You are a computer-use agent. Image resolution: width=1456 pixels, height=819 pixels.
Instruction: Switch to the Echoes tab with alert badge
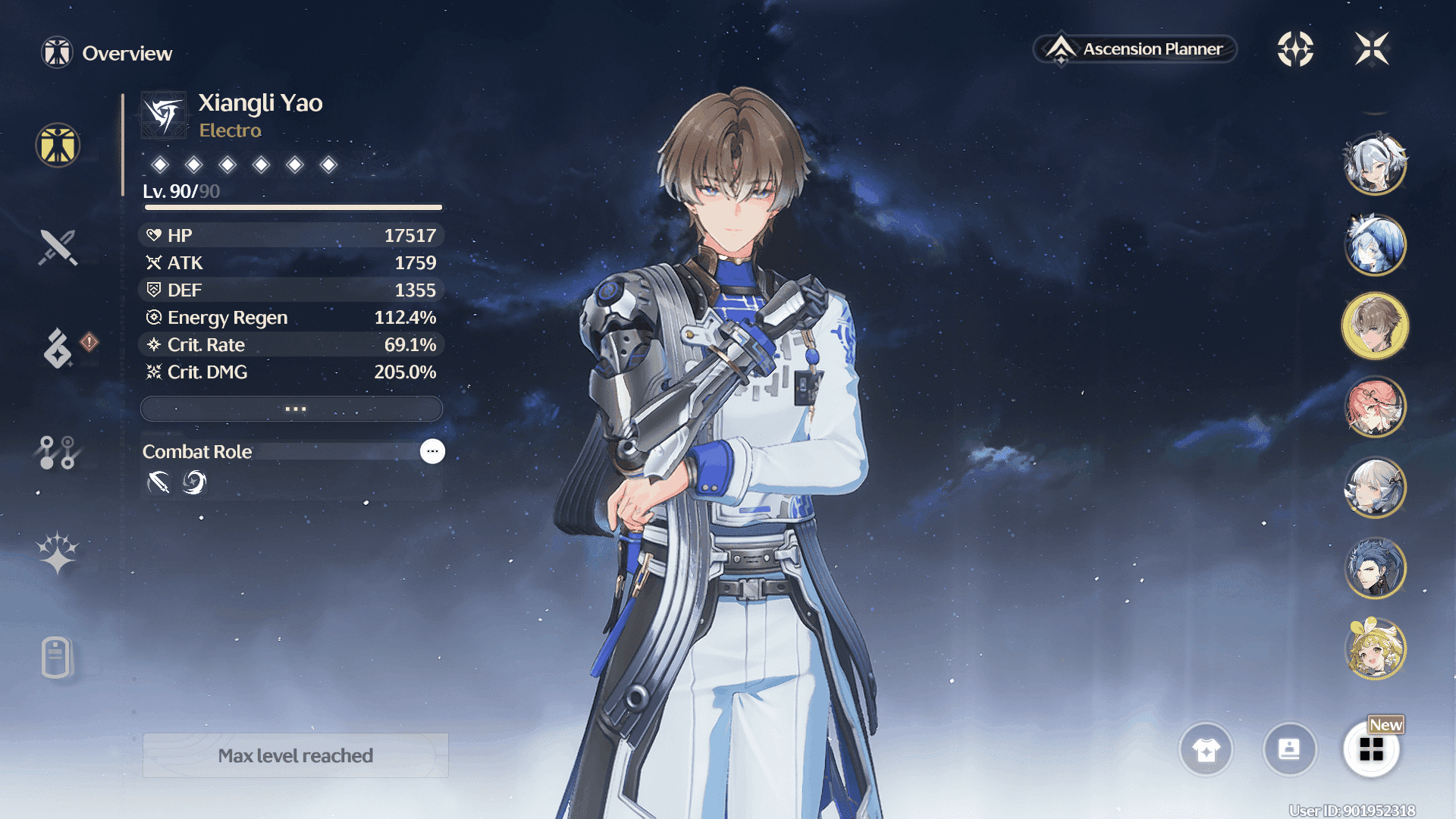coord(58,348)
